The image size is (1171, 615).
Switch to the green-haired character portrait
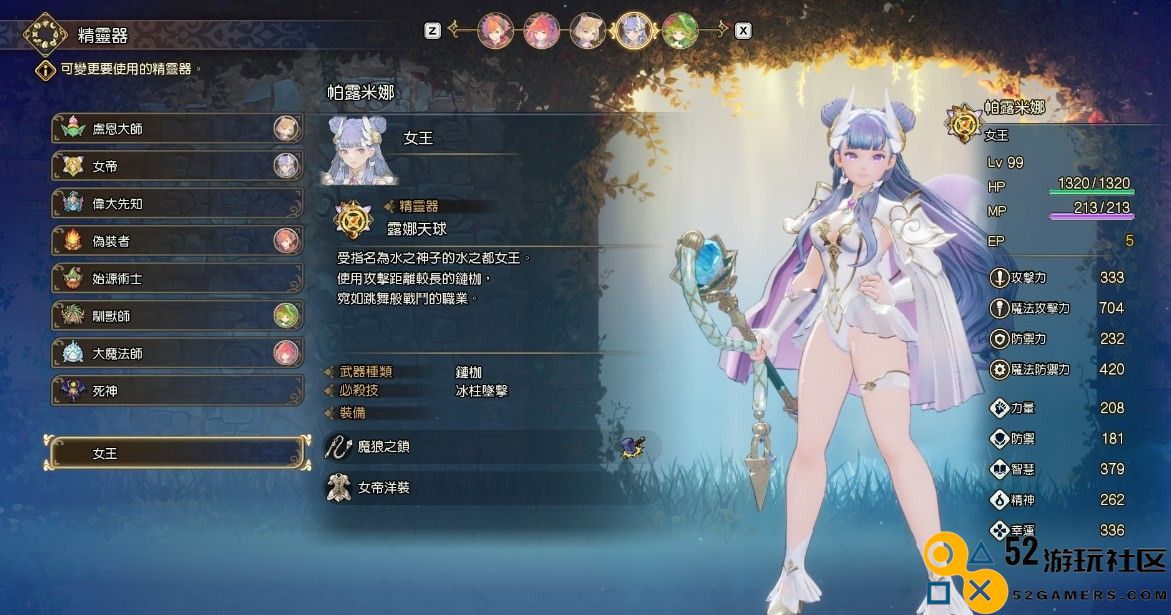click(x=679, y=31)
